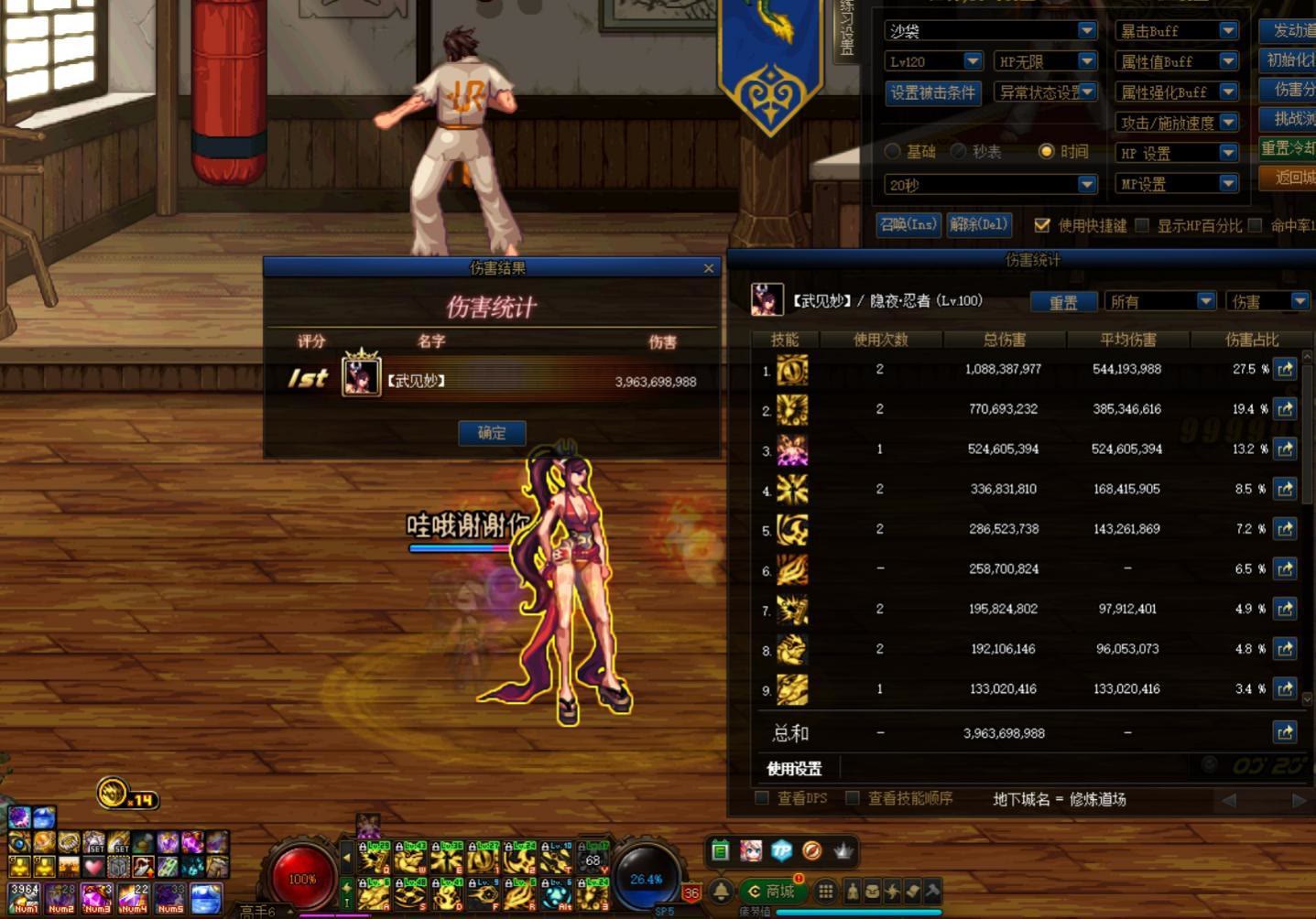
Task: Reset damage statistics with 重置 button
Action: click(1062, 302)
